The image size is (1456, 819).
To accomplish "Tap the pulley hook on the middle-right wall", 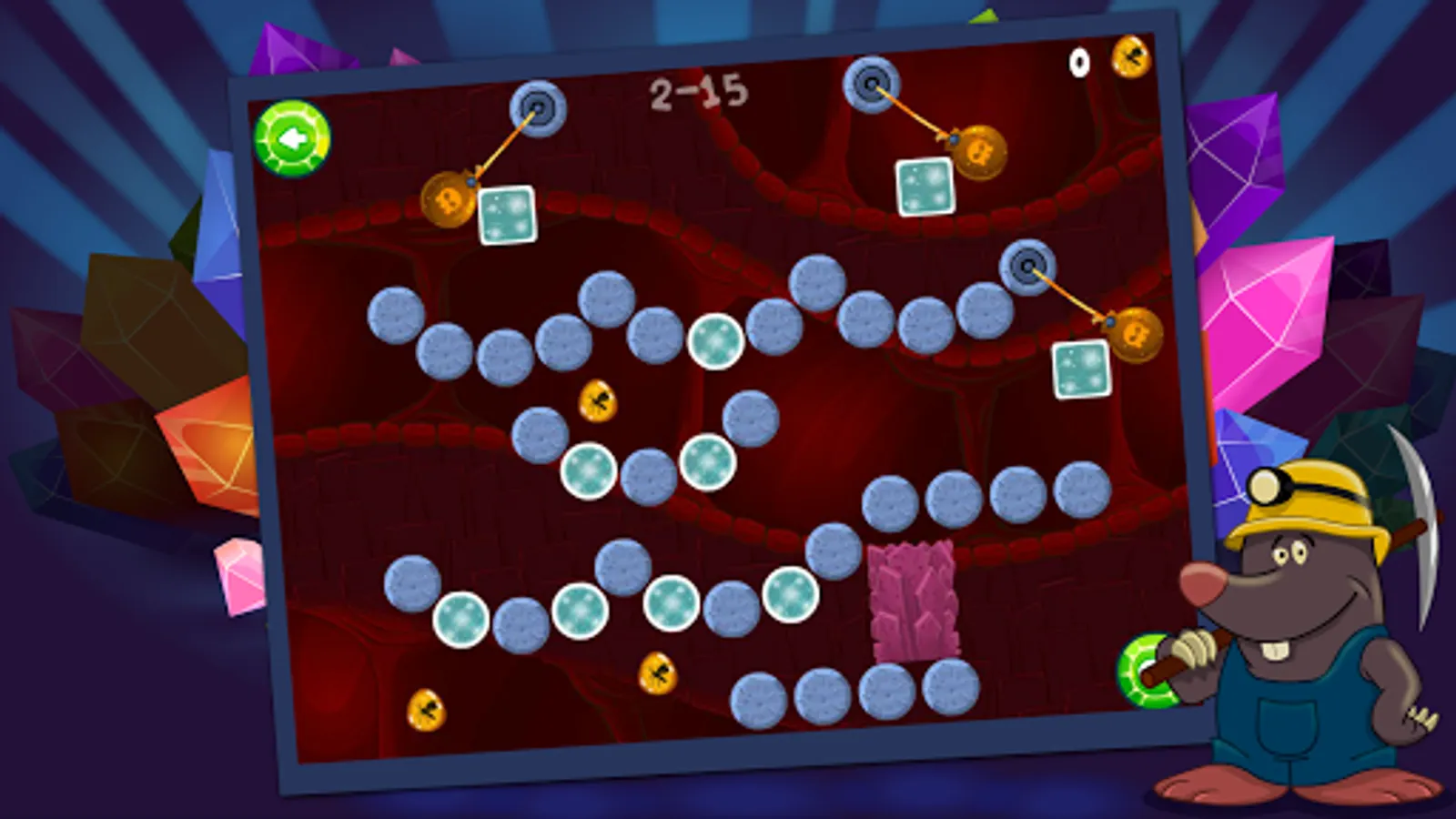I will click(x=1028, y=268).
